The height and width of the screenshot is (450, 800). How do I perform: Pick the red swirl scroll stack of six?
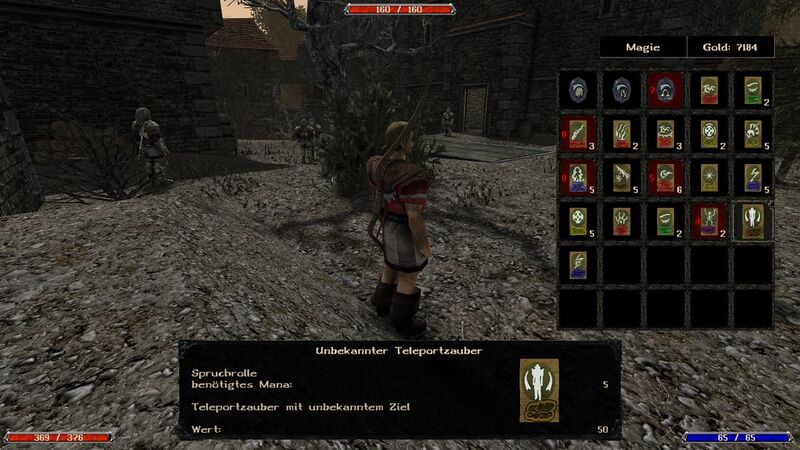[x=663, y=177]
